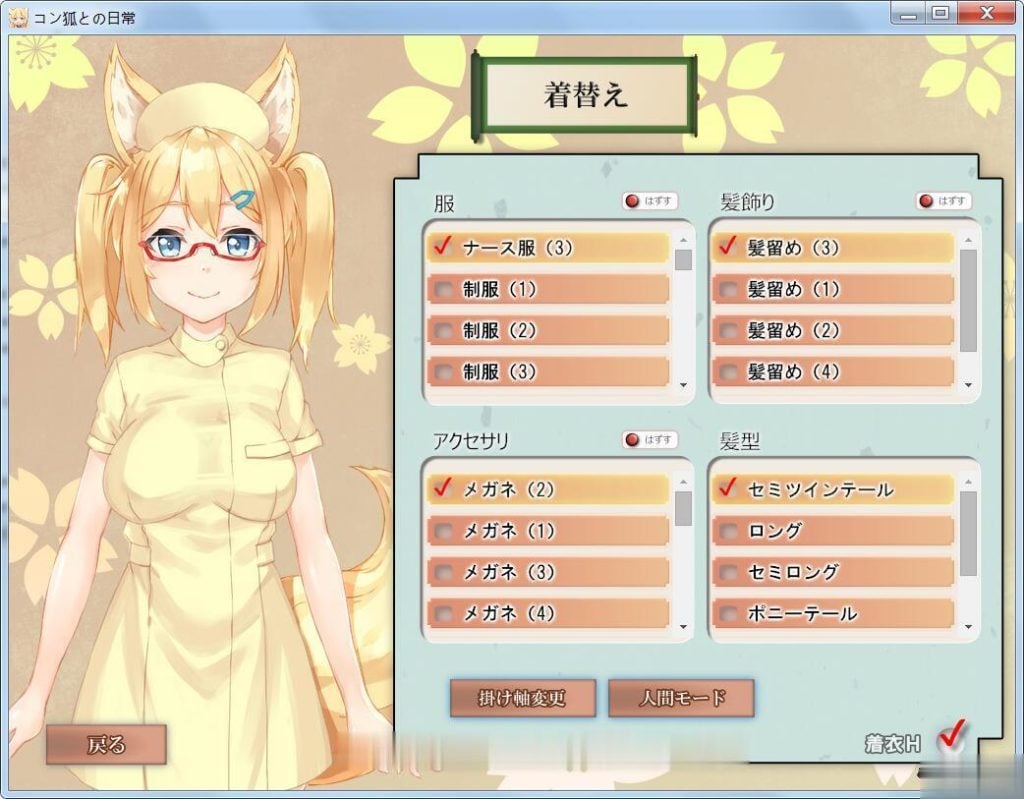This screenshot has height=799, width=1024.
Task: Select the ポニーテール hairstyle
Action: tap(832, 613)
